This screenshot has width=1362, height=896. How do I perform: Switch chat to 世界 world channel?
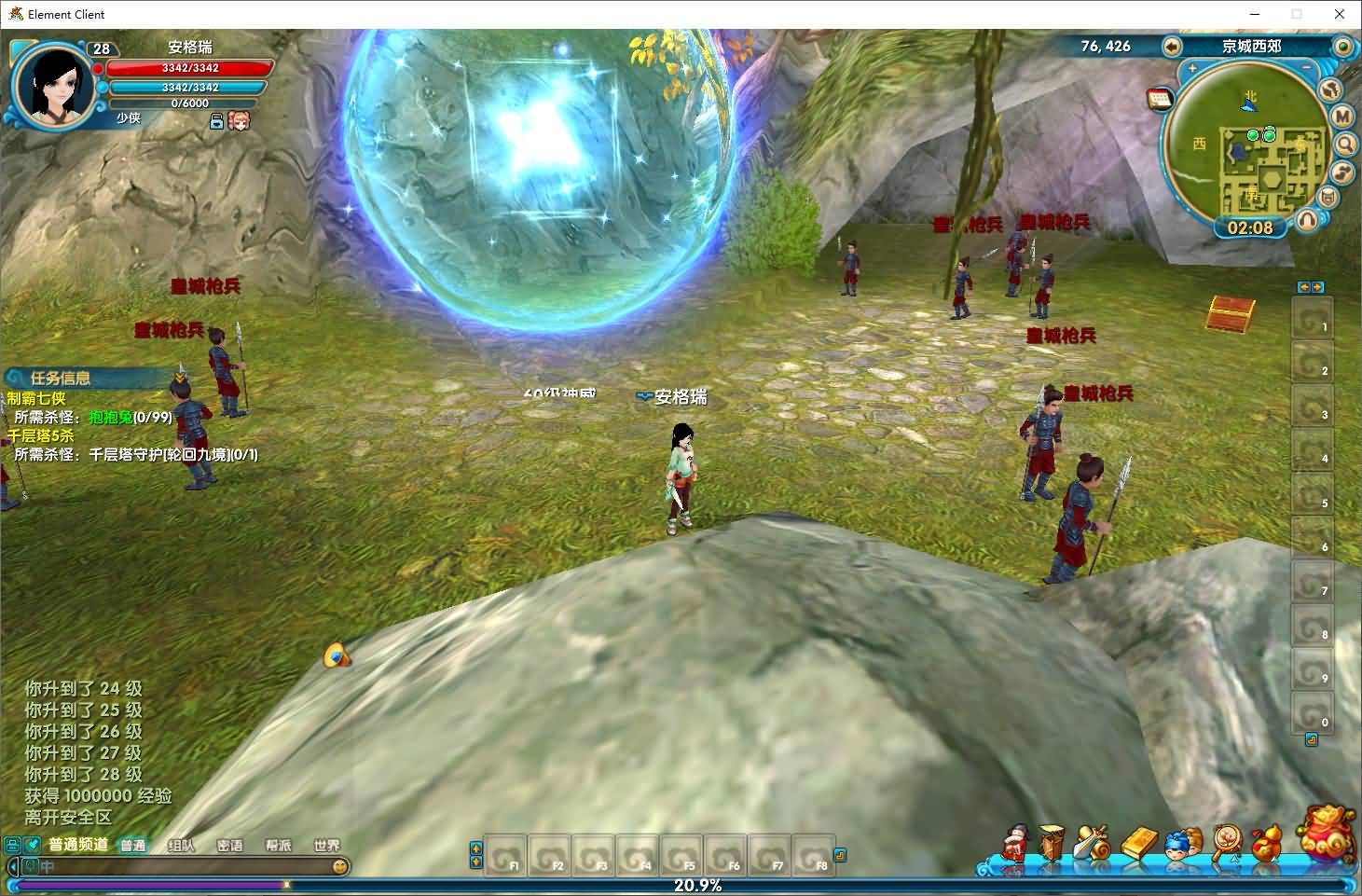tap(326, 846)
